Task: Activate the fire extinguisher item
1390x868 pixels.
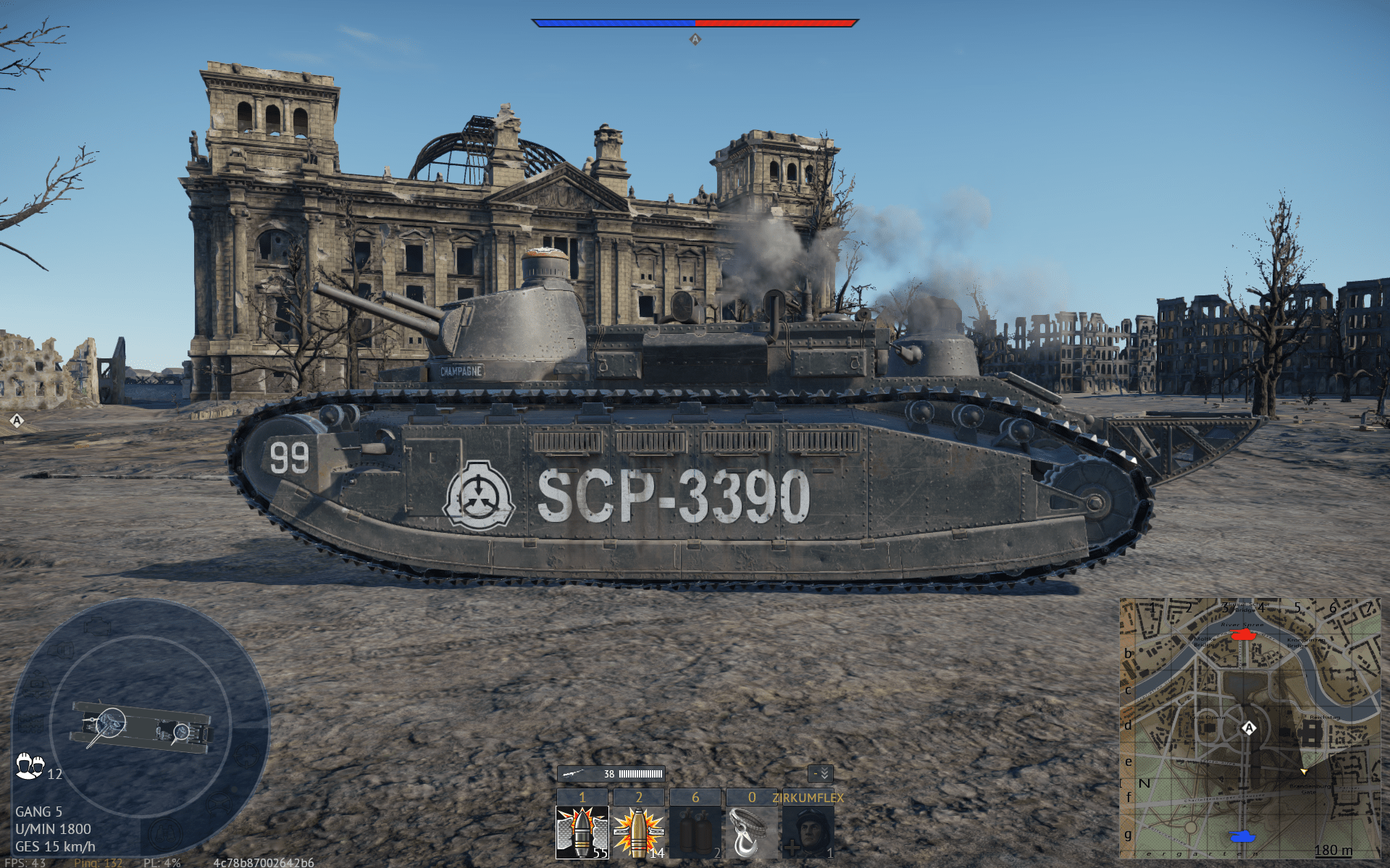Action: [x=695, y=833]
